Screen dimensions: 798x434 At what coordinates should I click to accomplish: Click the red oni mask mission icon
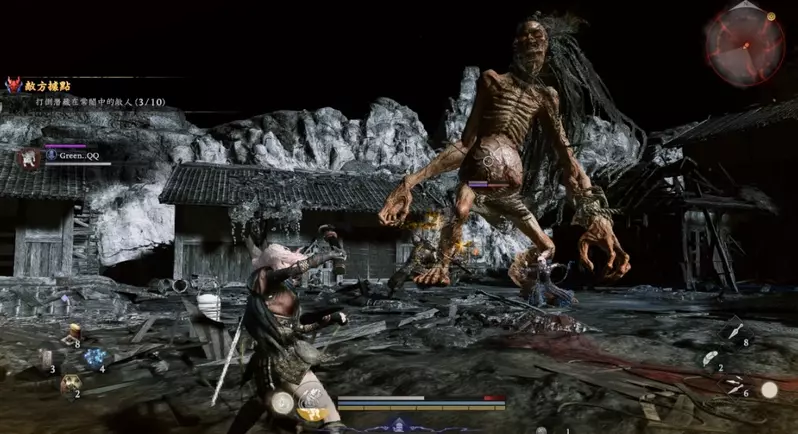point(14,86)
